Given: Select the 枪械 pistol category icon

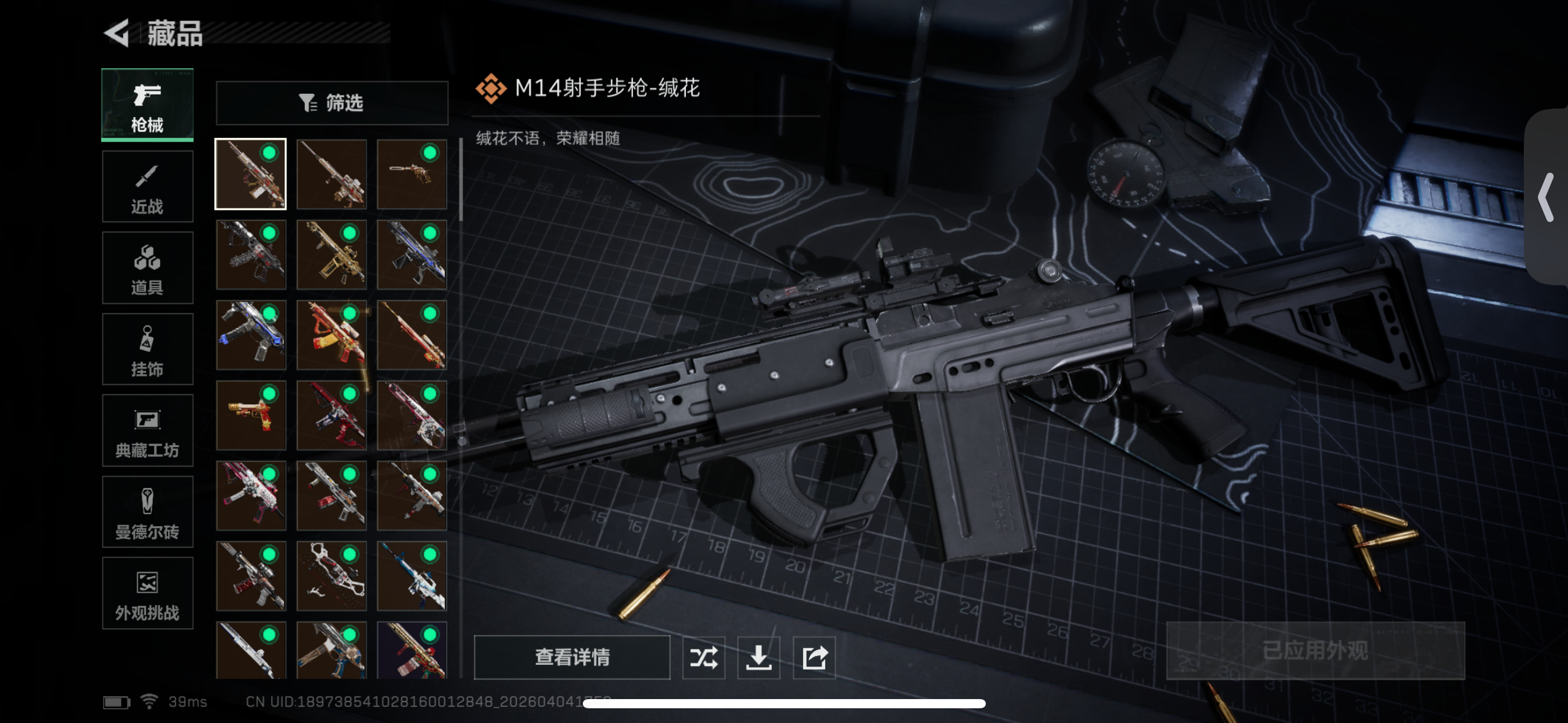Looking at the screenshot, I should click(x=147, y=95).
